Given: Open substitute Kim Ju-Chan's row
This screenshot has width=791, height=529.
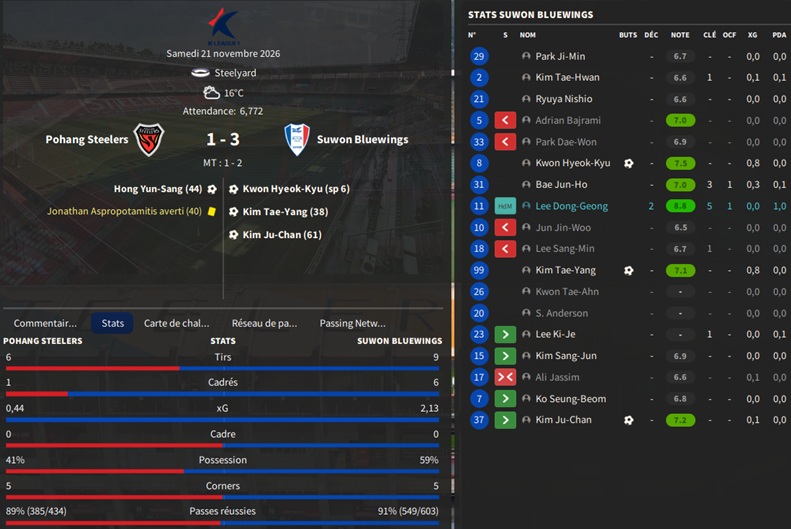Looking at the screenshot, I should pos(564,420).
